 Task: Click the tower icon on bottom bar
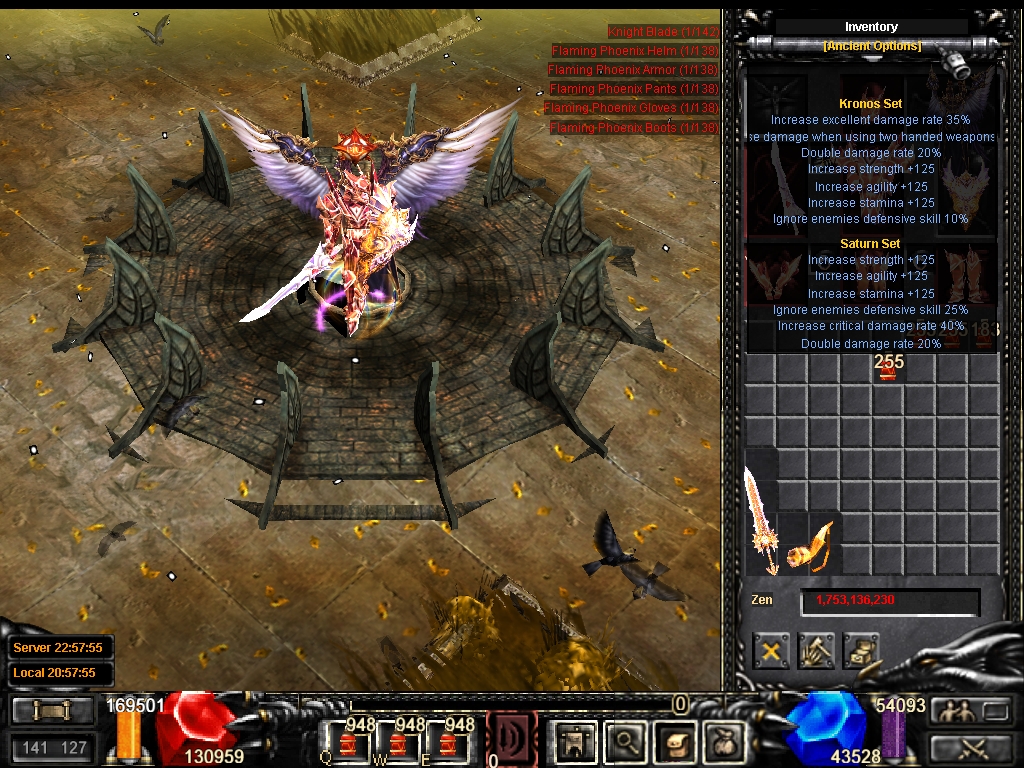576,741
